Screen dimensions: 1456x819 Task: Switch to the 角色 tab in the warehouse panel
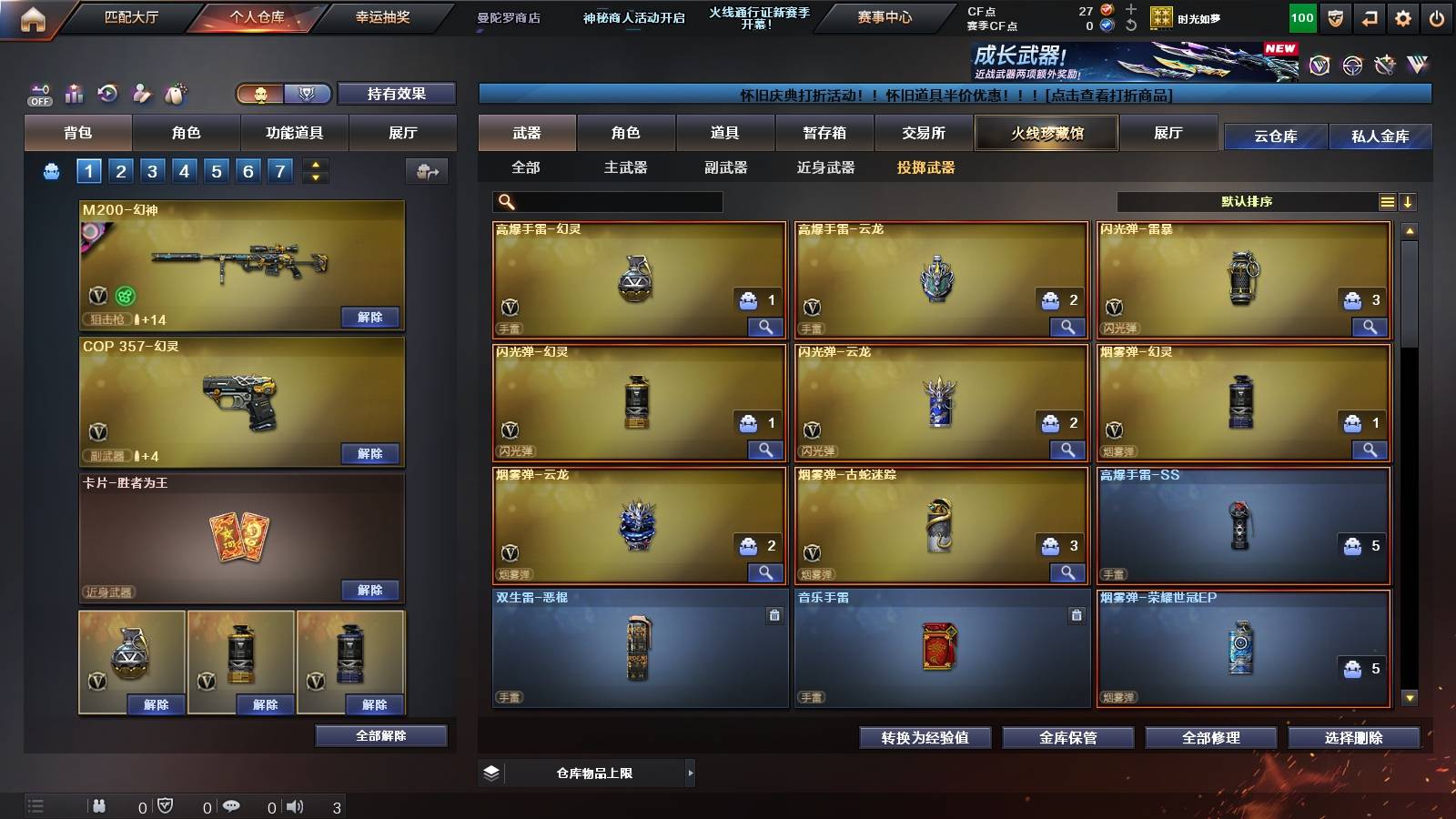point(627,133)
